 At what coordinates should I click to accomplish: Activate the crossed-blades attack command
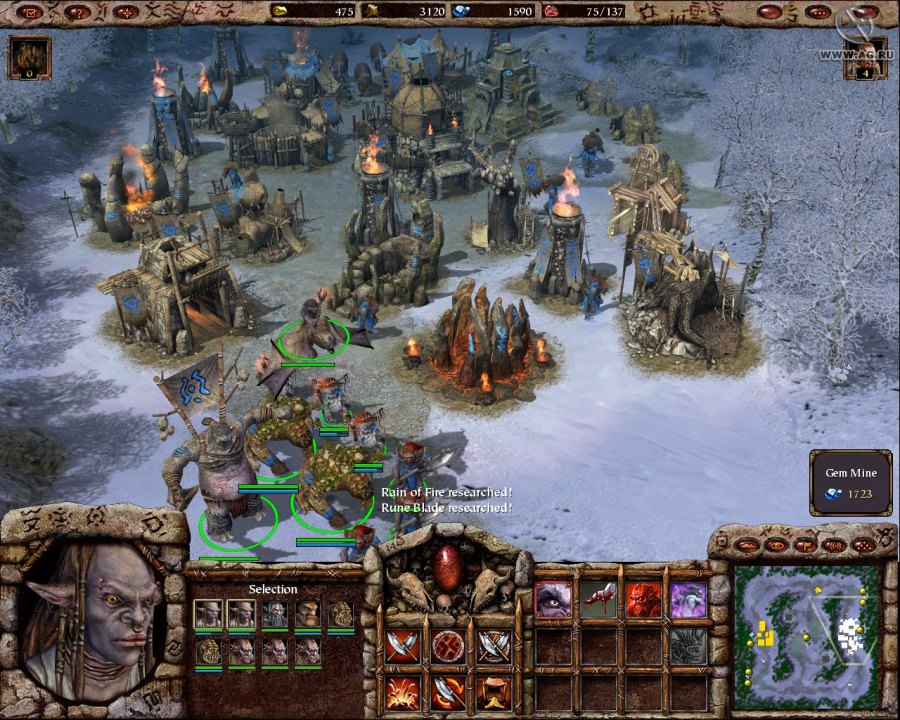point(402,646)
